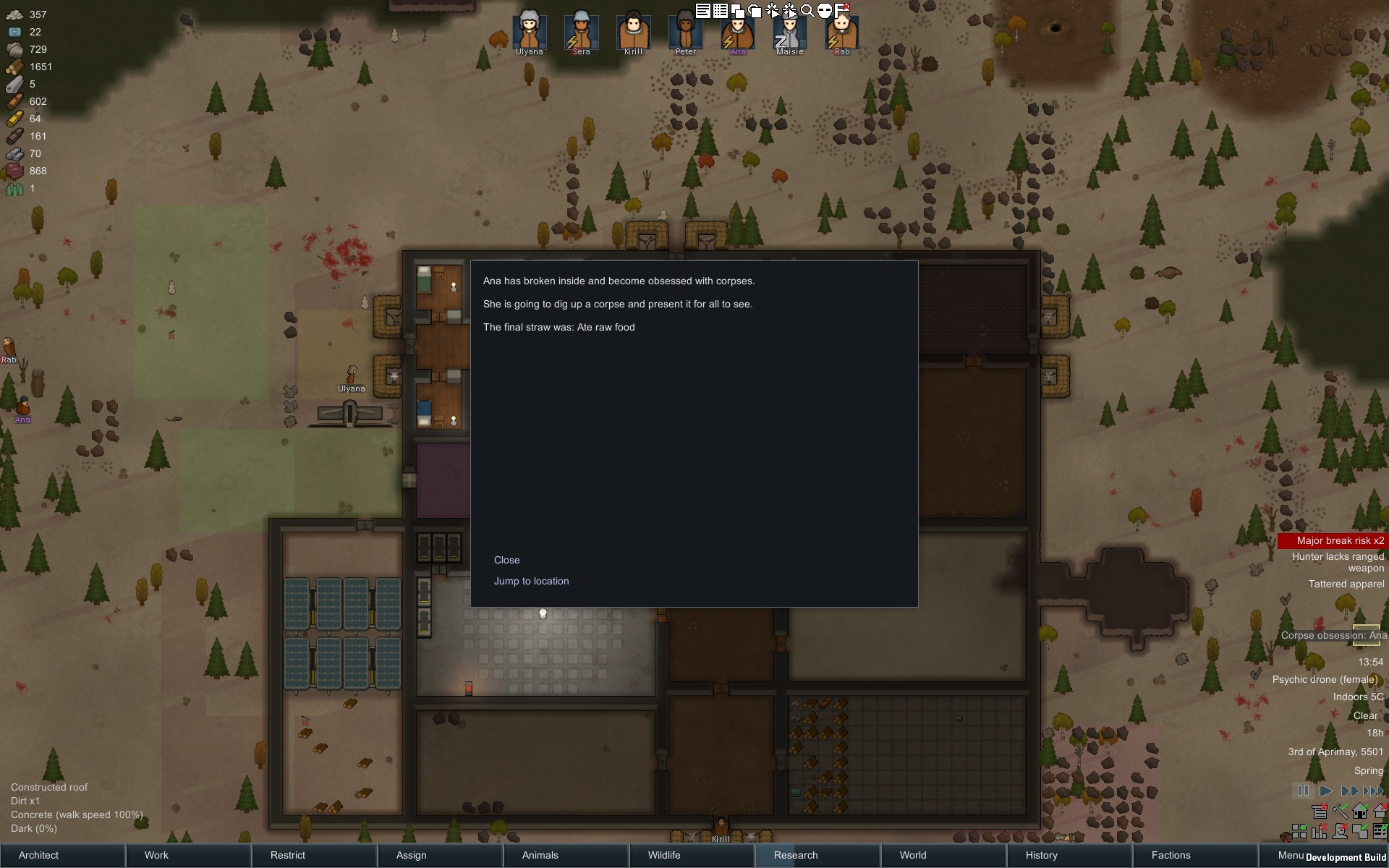This screenshot has height=868, width=1389.
Task: Open the search icon in the top toolbar
Action: (x=808, y=10)
